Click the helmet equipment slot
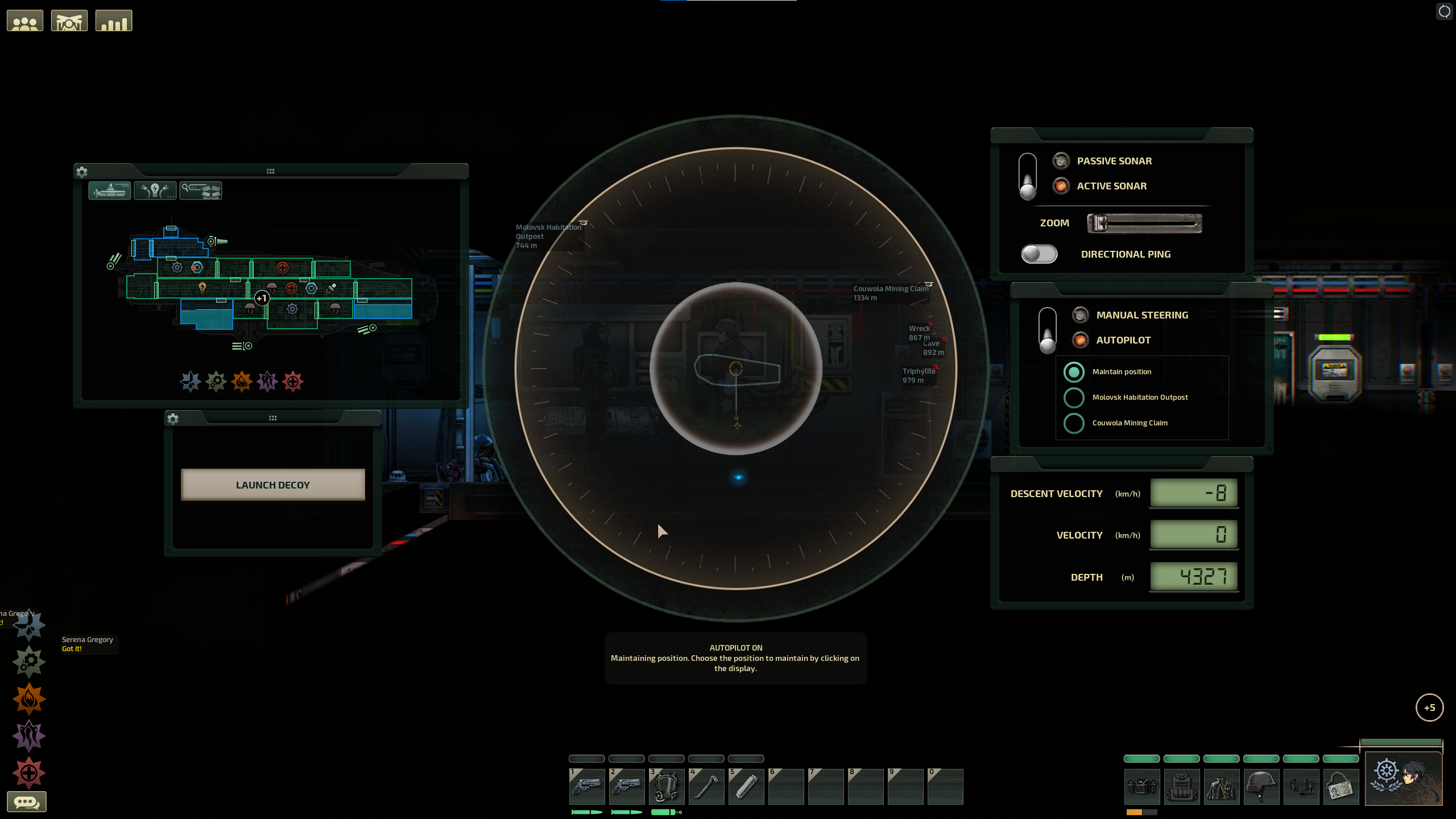Screen dimensions: 1456x819 pos(1261,787)
